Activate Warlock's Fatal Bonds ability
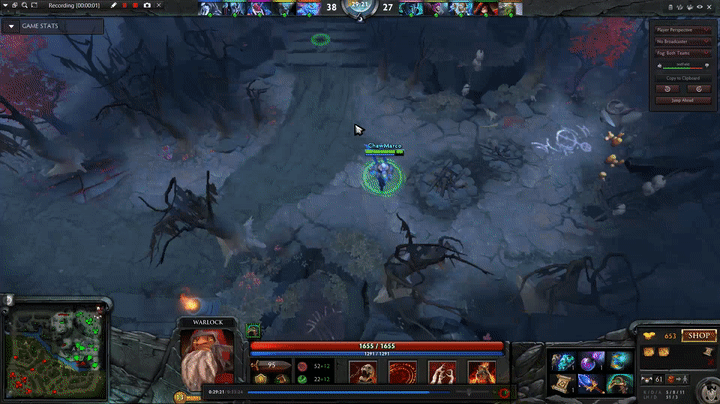720x404 pixels. pyautogui.click(x=361, y=373)
